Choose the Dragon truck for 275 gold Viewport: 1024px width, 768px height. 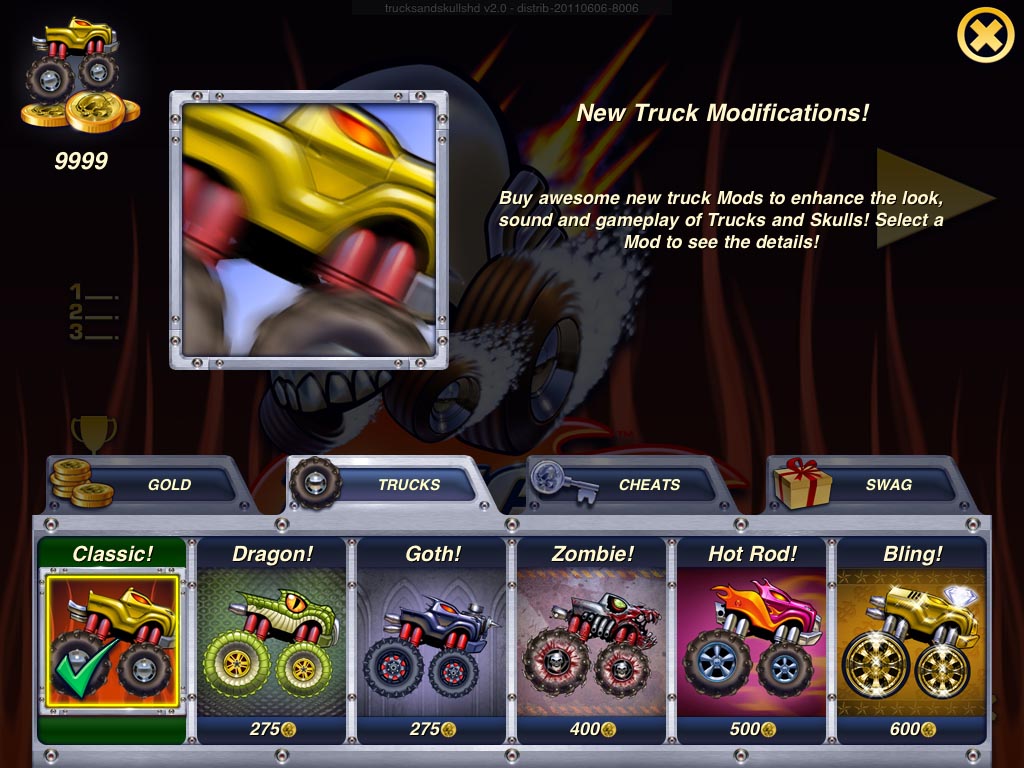pos(272,640)
